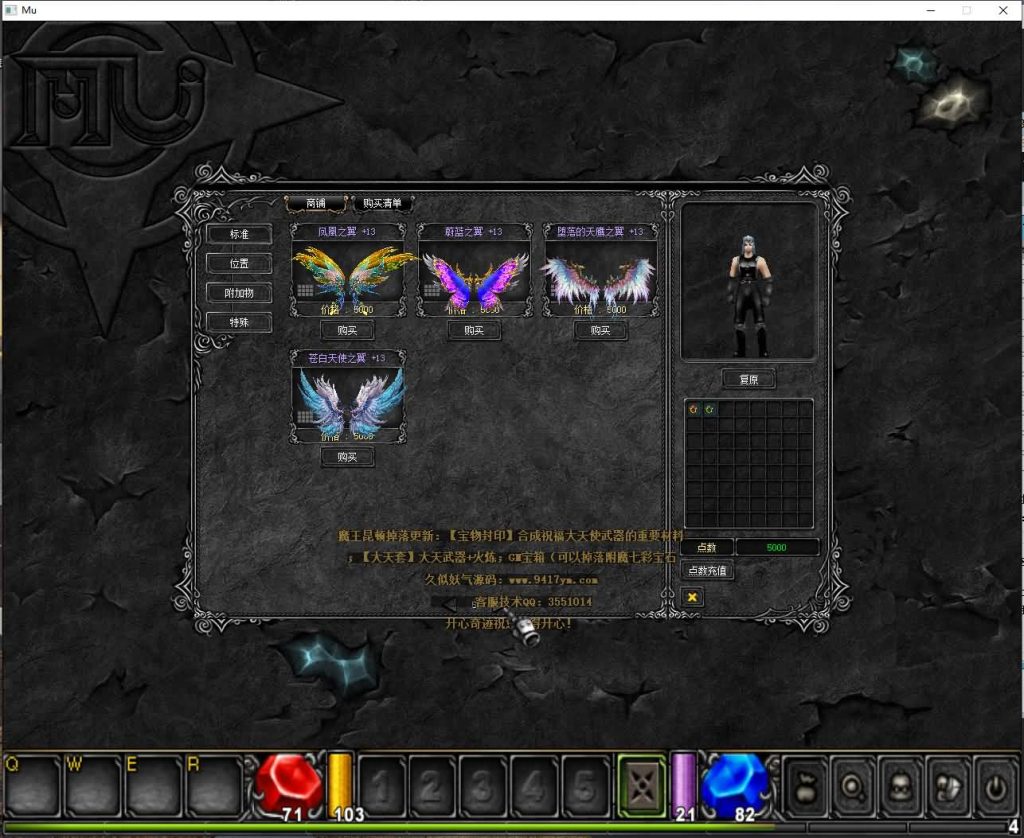The width and height of the screenshot is (1024, 838).
Task: Click the skull icon in the bottom bar
Action: pos(901,786)
